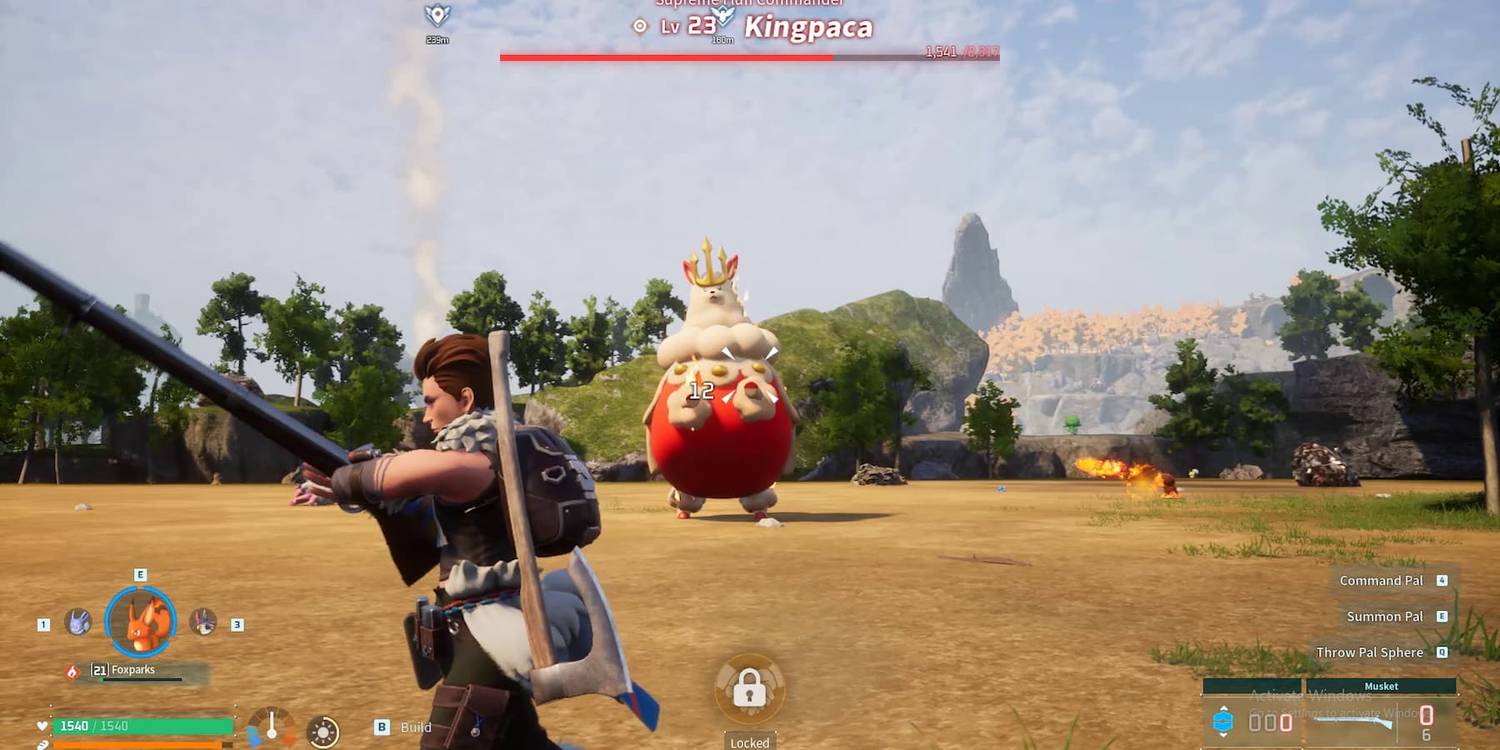This screenshot has width=1500, height=750.
Task: Open the Pal Sphere selector icon
Action: tap(1224, 721)
